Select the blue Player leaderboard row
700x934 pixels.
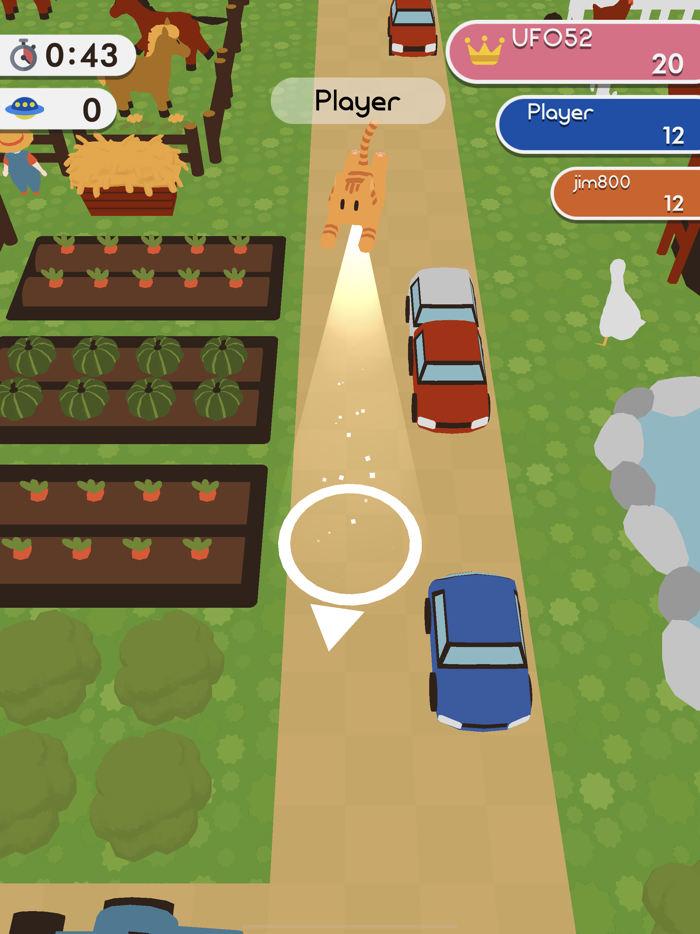[600, 124]
